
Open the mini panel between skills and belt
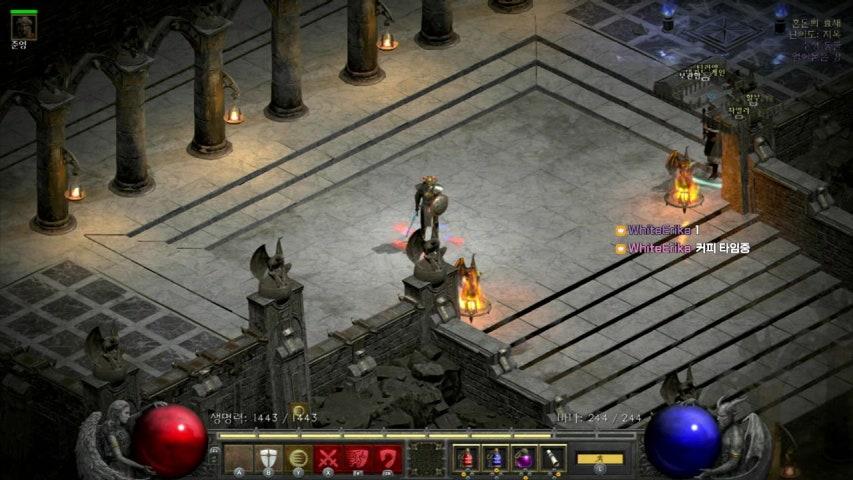pyautogui.click(x=427, y=458)
